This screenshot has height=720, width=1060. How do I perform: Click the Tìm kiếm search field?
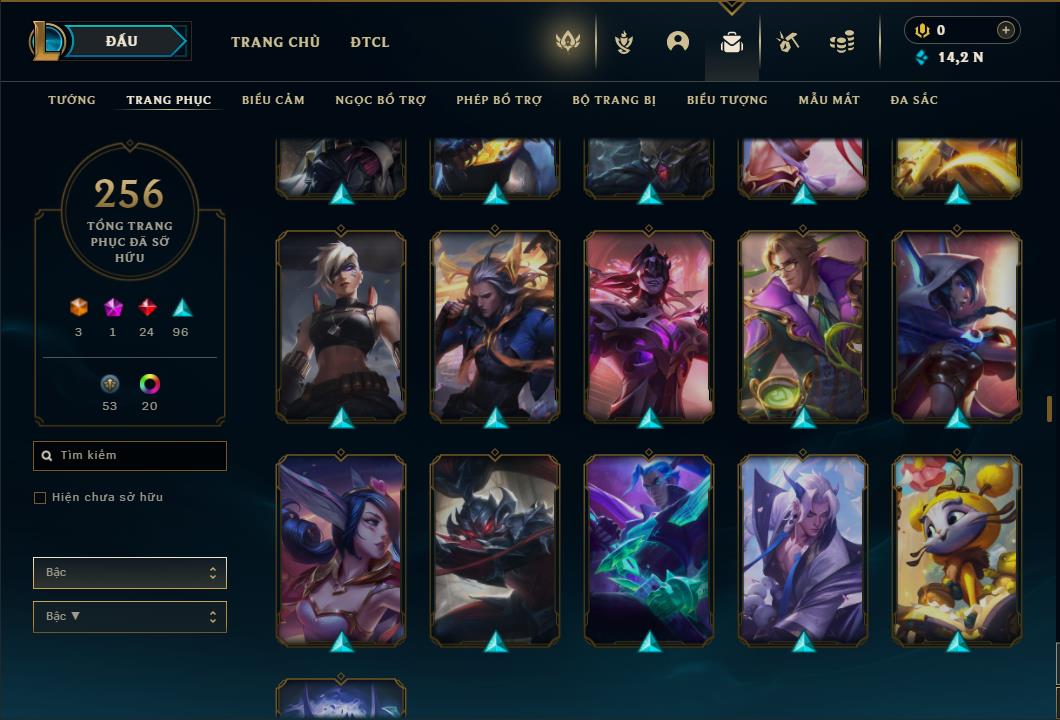pos(130,456)
